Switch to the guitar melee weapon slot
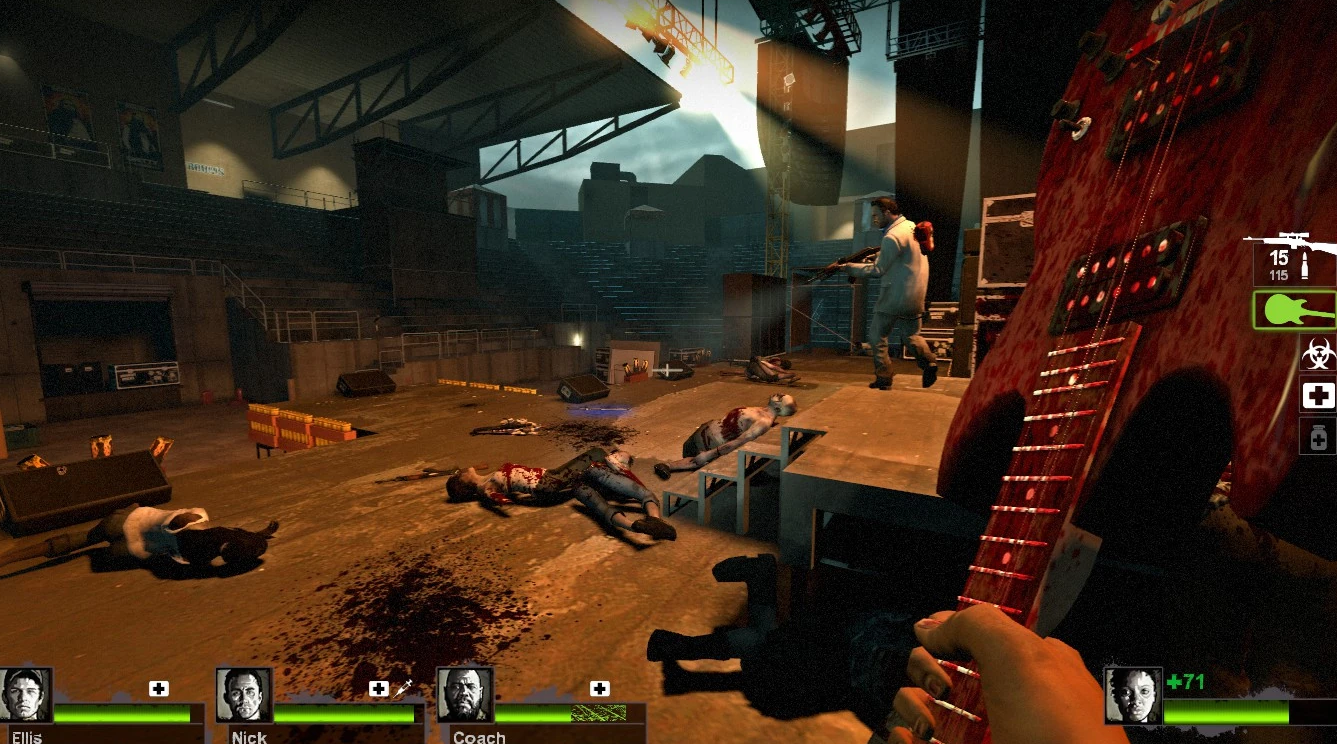1337x744 pixels. [1295, 310]
